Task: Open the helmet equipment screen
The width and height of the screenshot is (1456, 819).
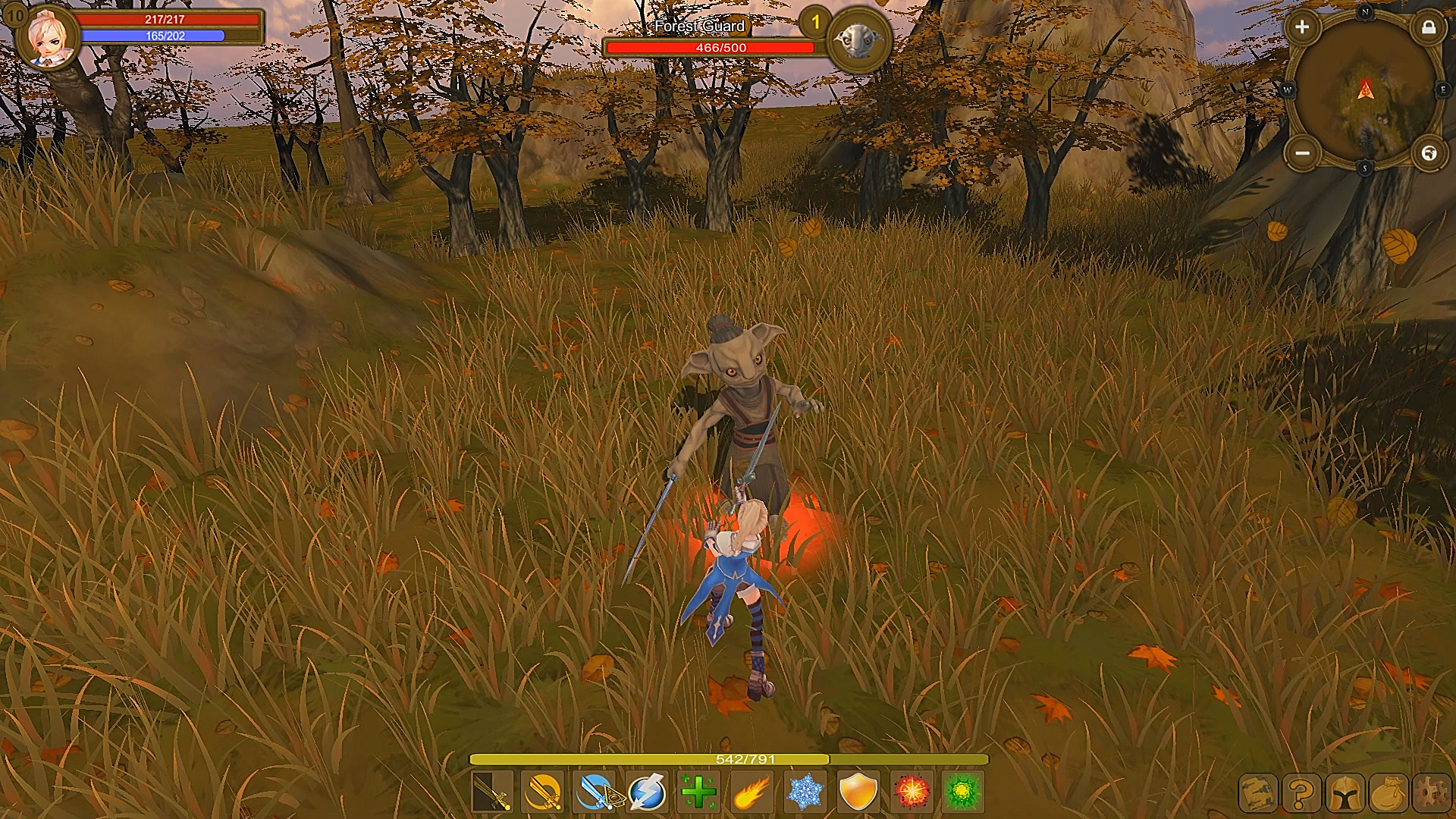Action: [1345, 793]
